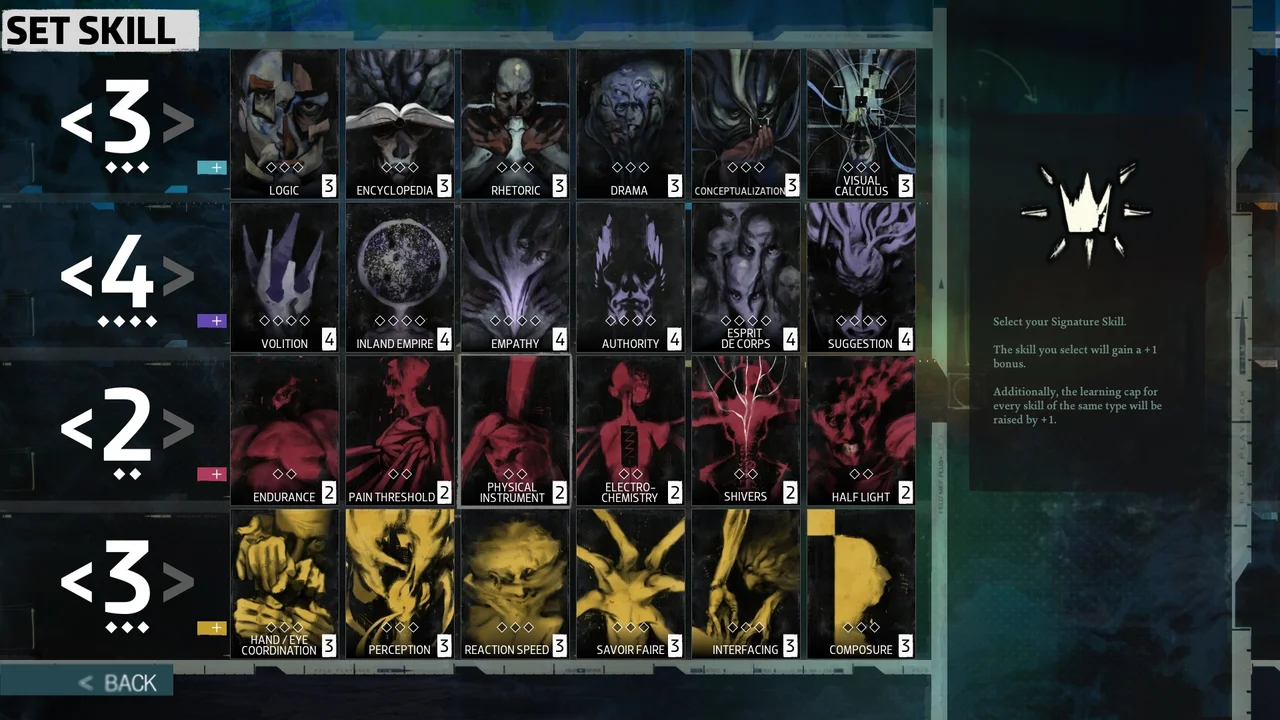
Task: Choose the Inland Empire skill
Action: [x=399, y=277]
